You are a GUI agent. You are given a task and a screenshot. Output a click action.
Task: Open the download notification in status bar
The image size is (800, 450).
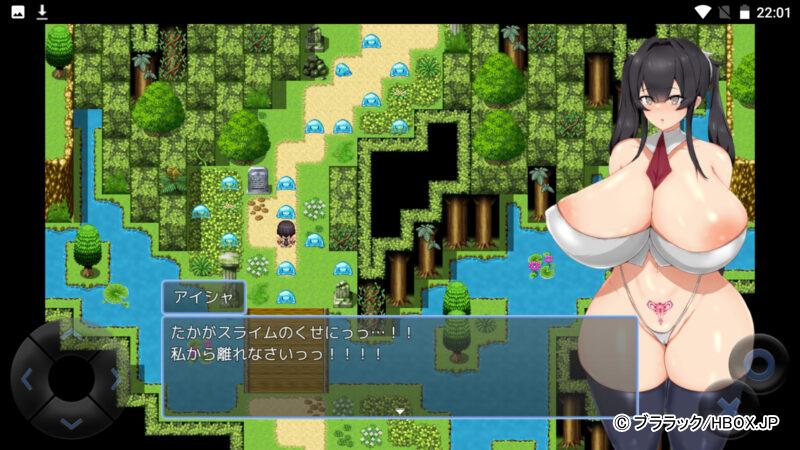[42, 11]
